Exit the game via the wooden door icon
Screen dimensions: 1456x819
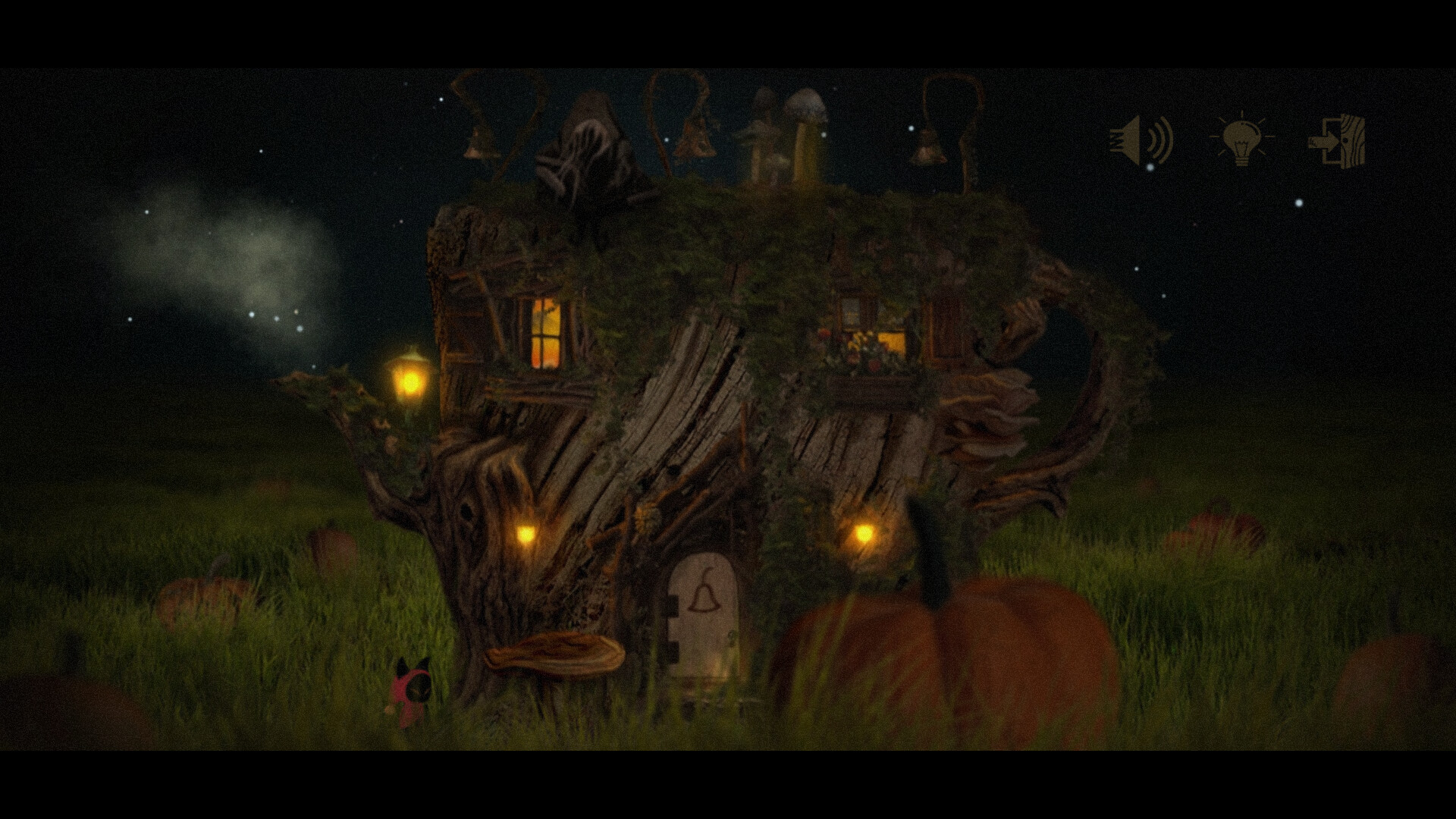pos(1339,140)
